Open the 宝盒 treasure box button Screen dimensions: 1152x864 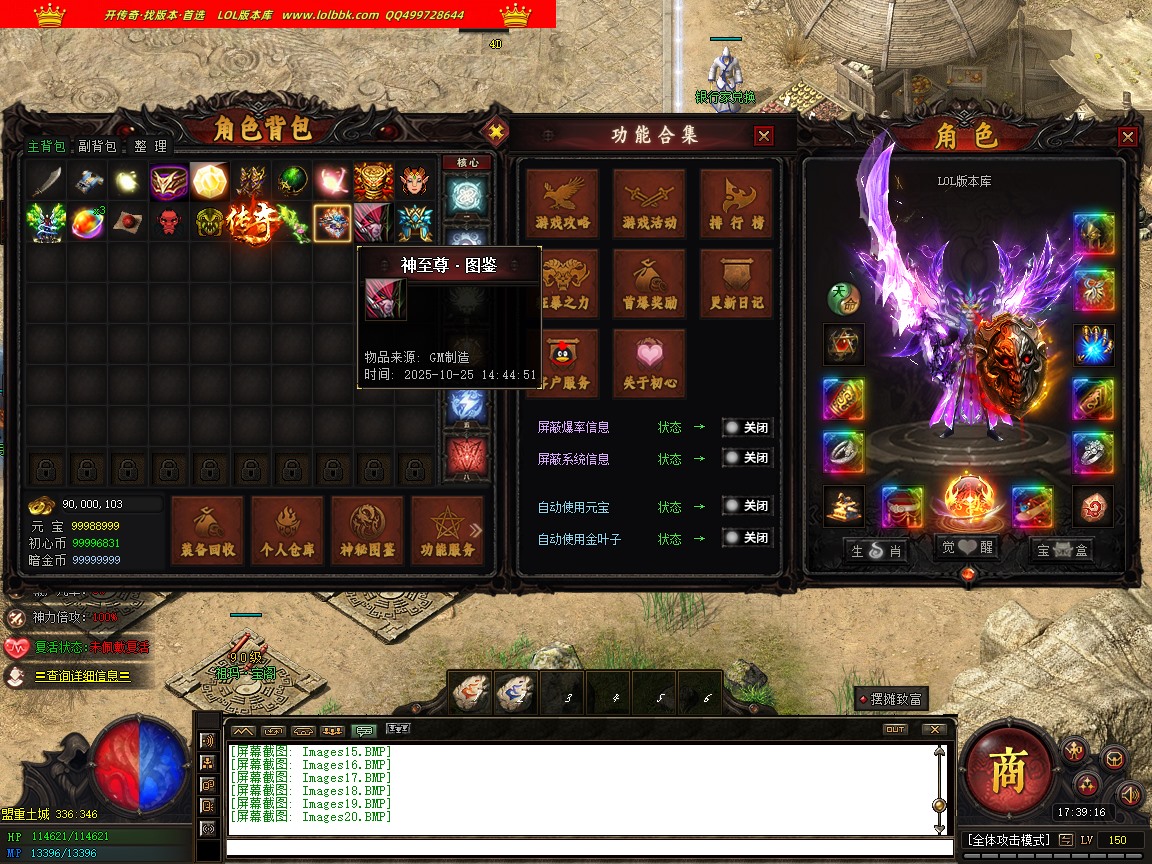click(x=1062, y=549)
